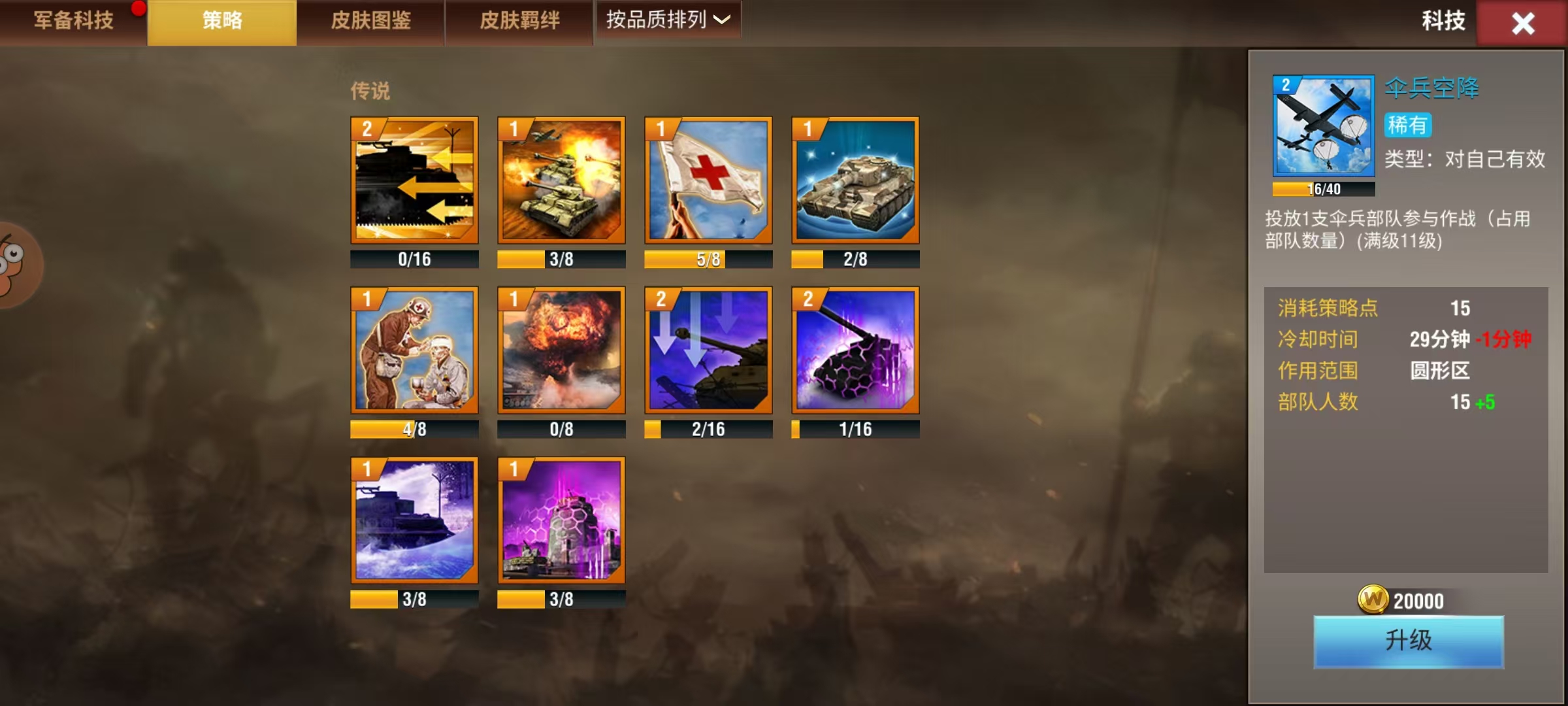Open the purple energy tower strategy card

pos(561,523)
